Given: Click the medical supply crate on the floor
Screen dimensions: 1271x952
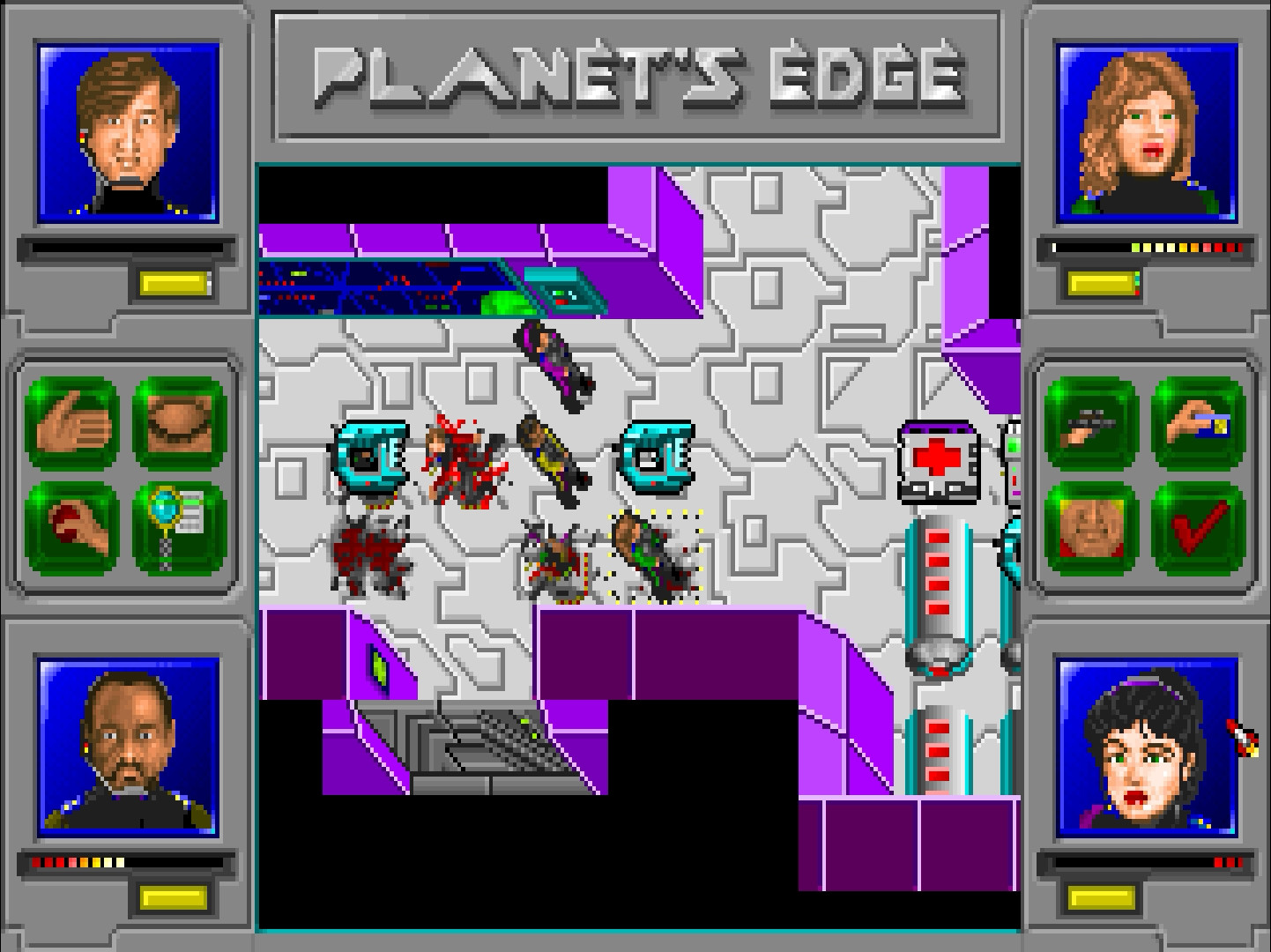Looking at the screenshot, I should tap(938, 460).
